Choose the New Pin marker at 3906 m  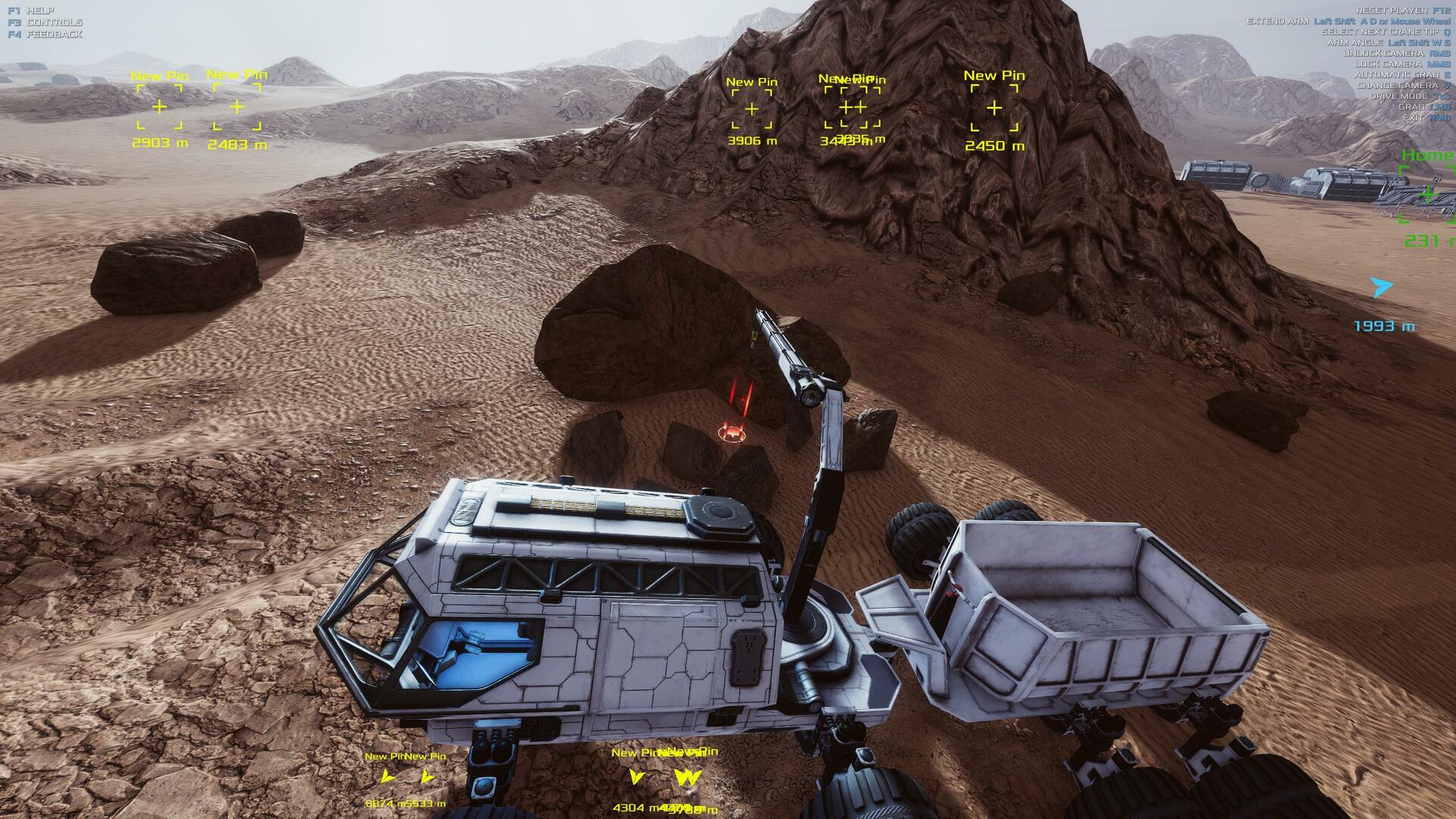[x=752, y=109]
